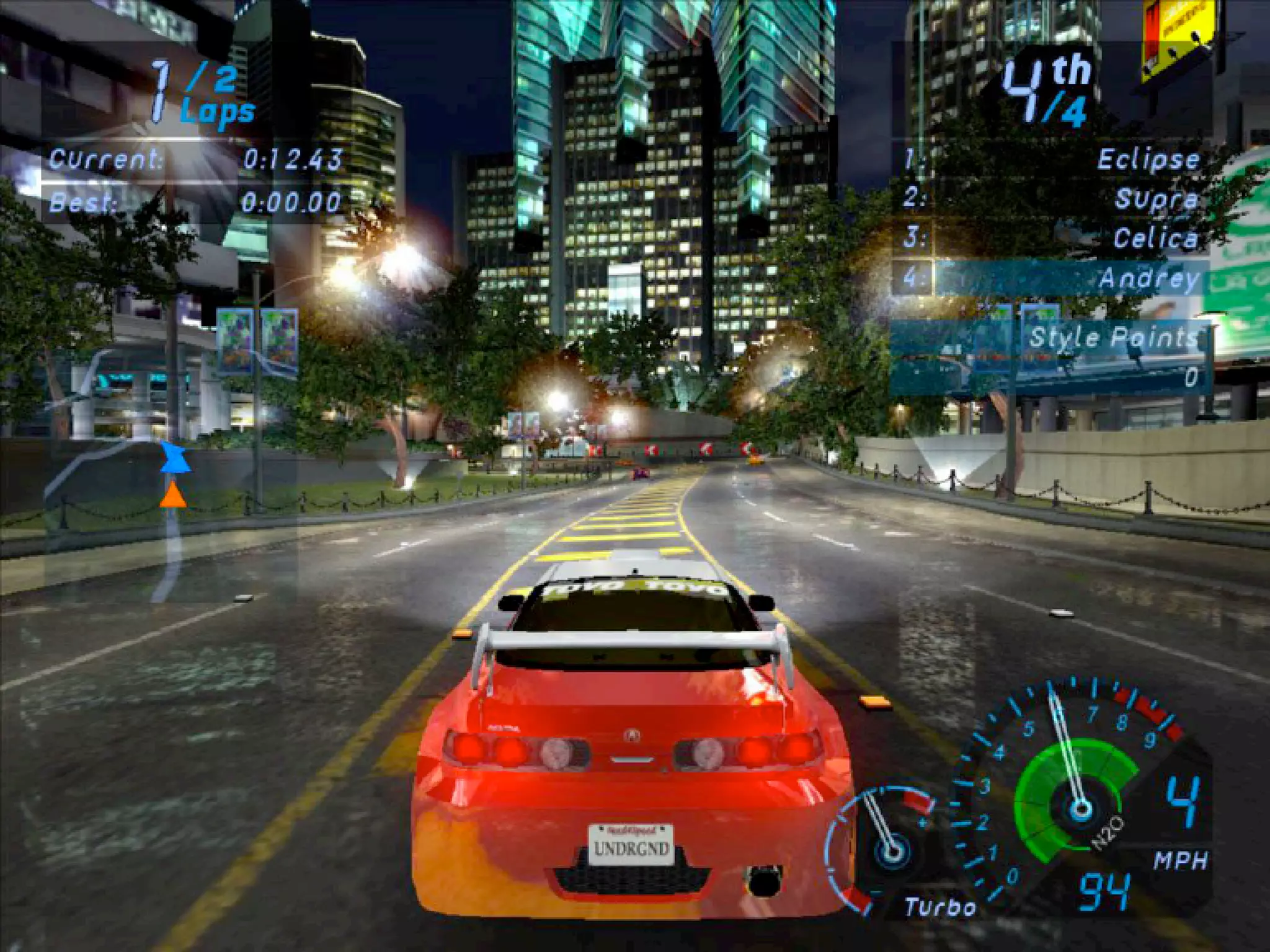This screenshot has height=952, width=1270.
Task: Pick the Celica entry in the standings
Action: [1051, 239]
